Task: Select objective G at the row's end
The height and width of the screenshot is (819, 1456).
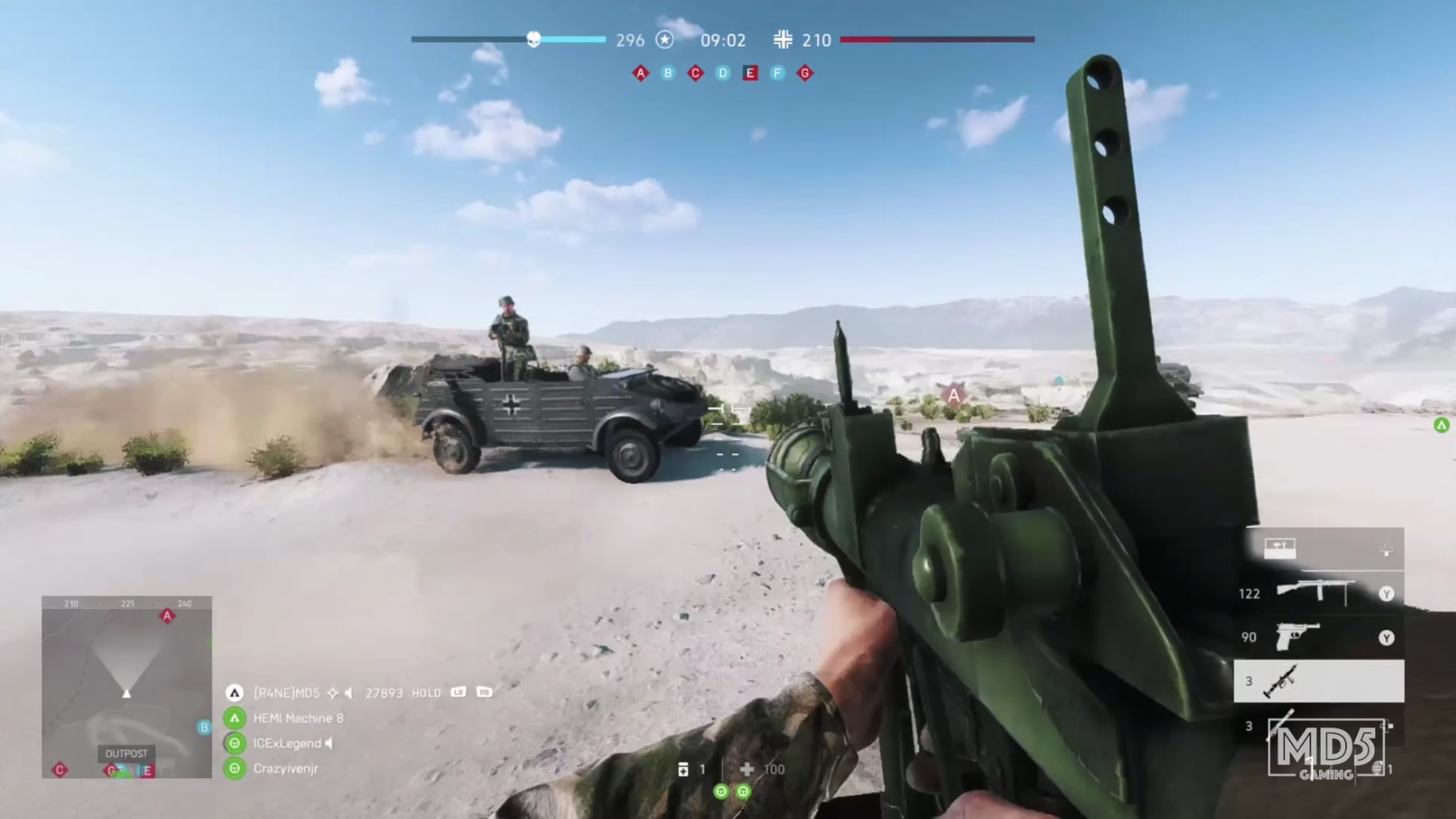Action: [804, 73]
